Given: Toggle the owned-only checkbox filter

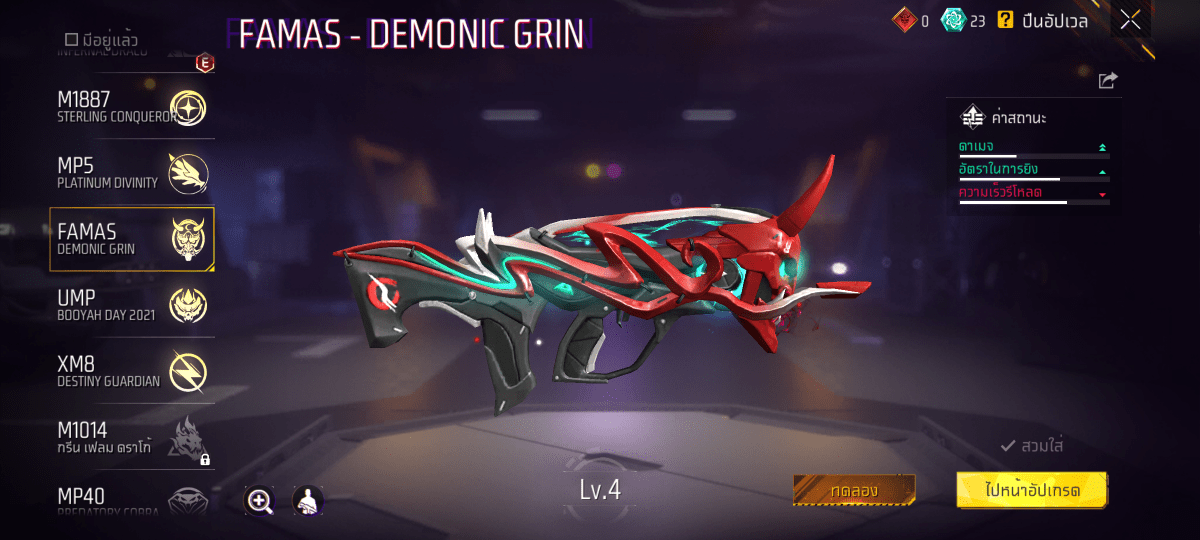Looking at the screenshot, I should [71, 40].
